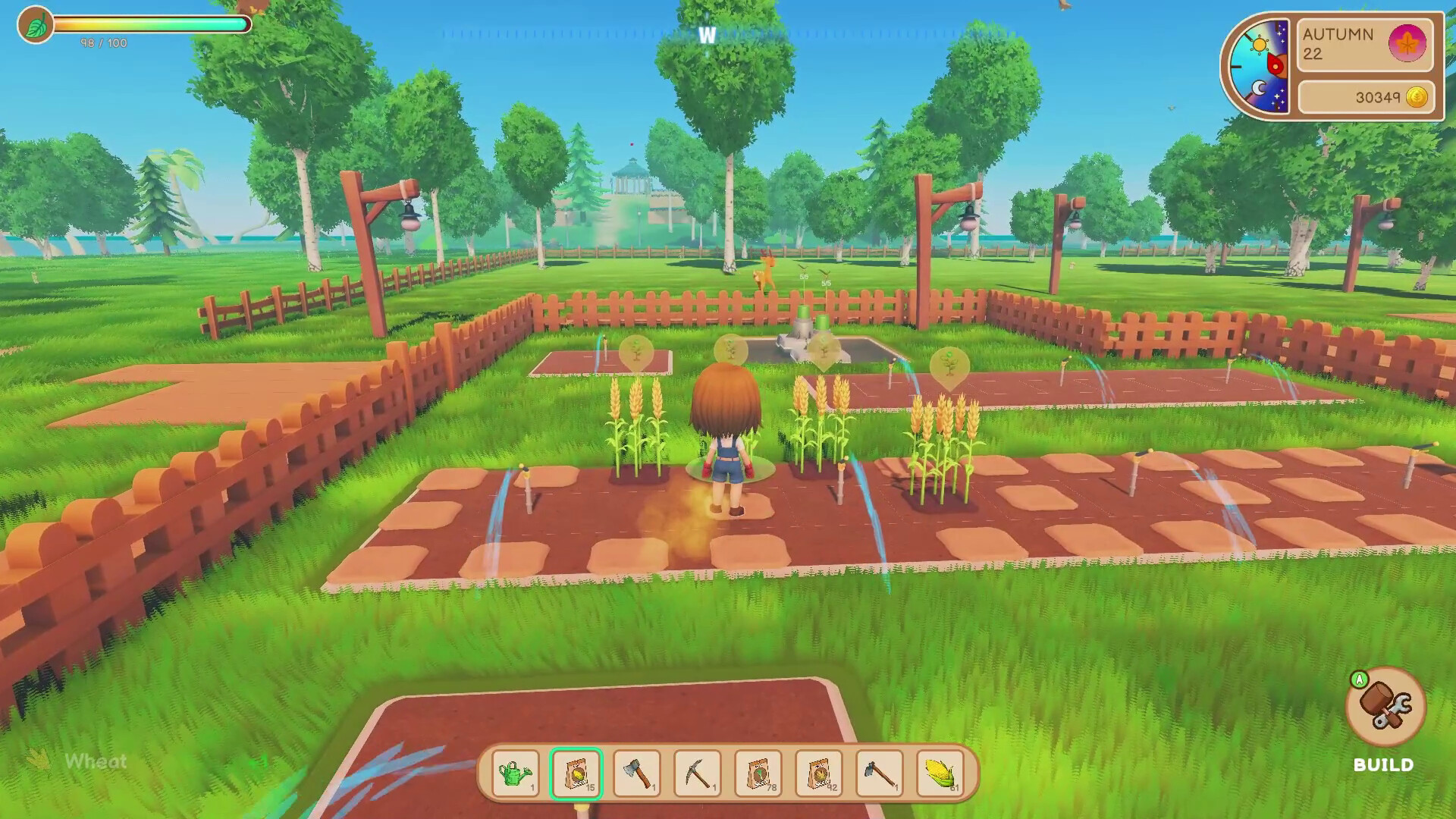The image size is (1456, 819).
Task: Open the day-night clock dial
Action: 1260,64
